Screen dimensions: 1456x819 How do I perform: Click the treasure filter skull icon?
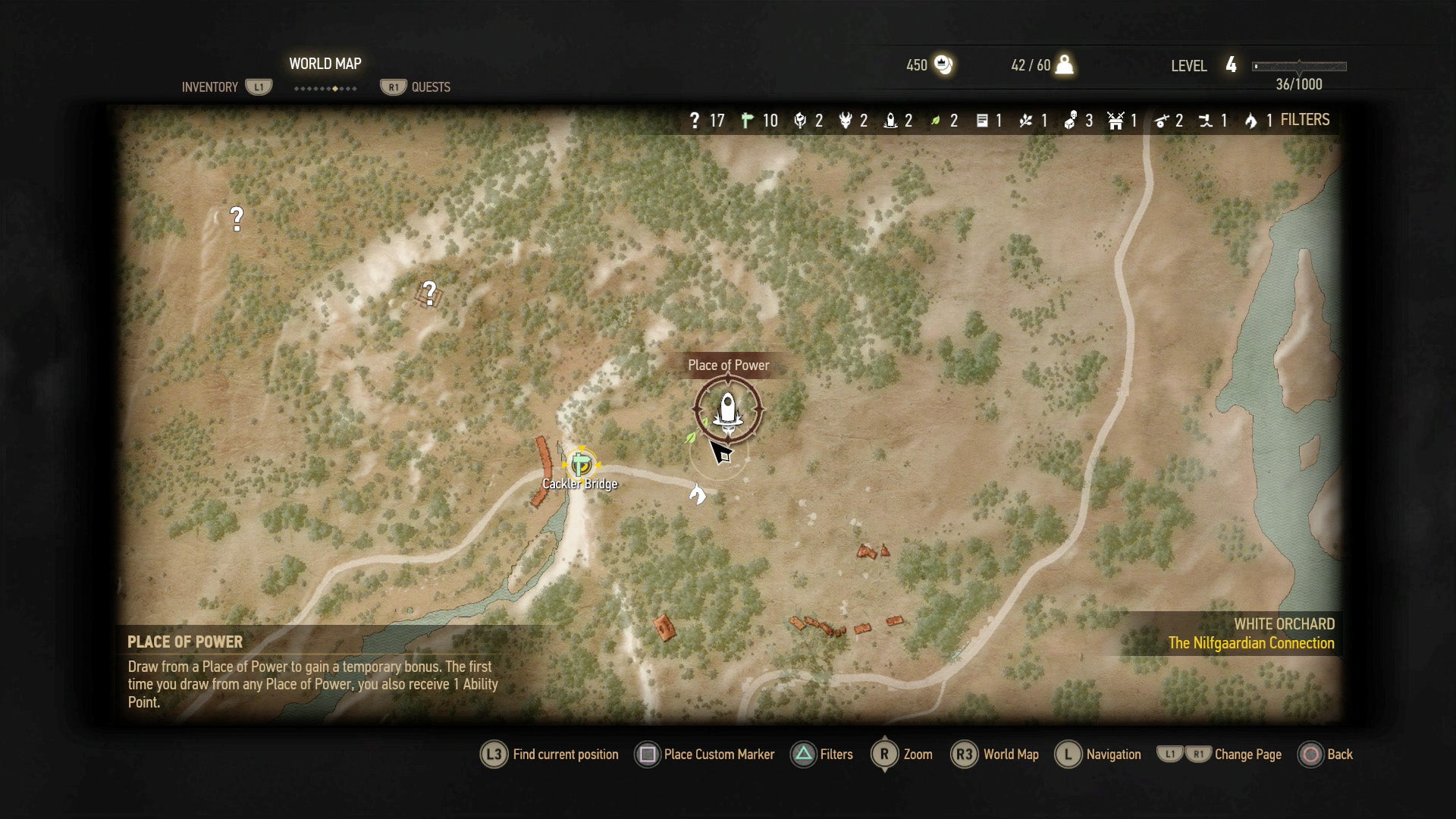click(x=1072, y=120)
